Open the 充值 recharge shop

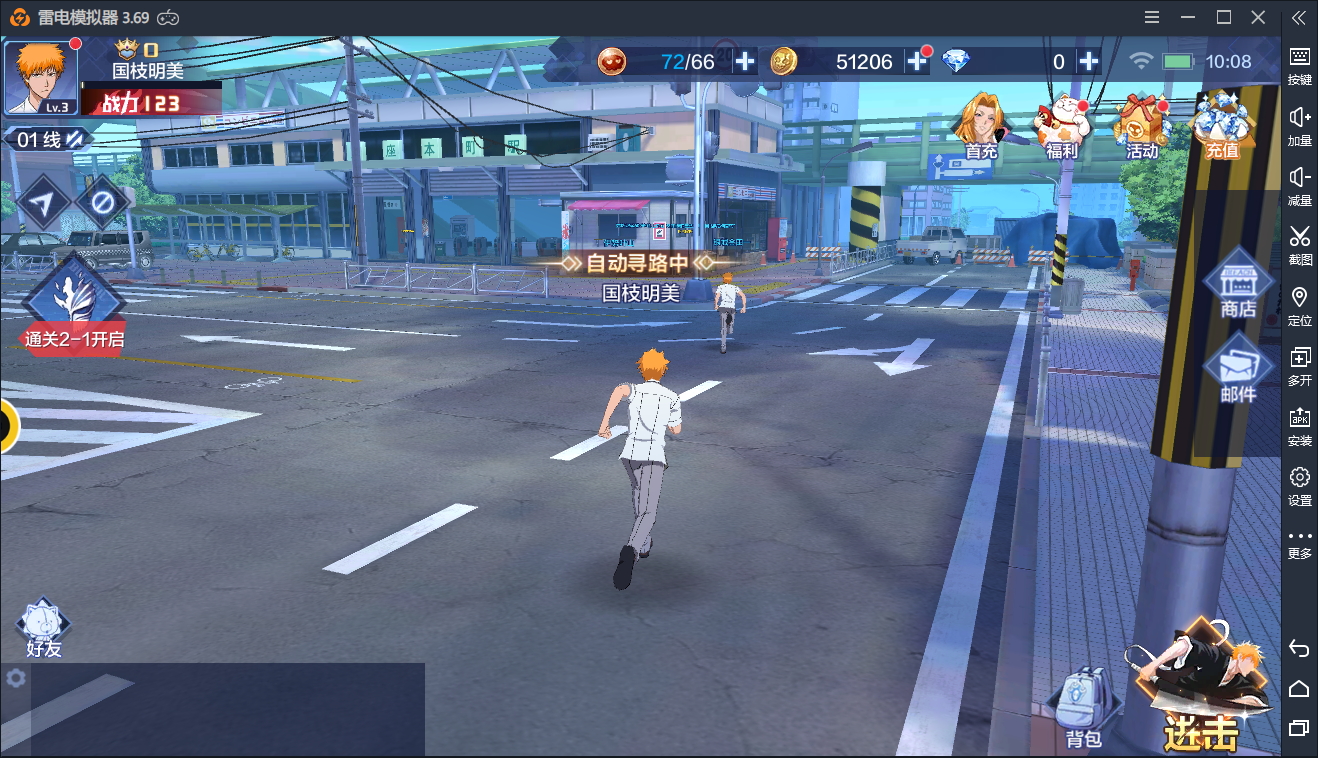[1222, 126]
